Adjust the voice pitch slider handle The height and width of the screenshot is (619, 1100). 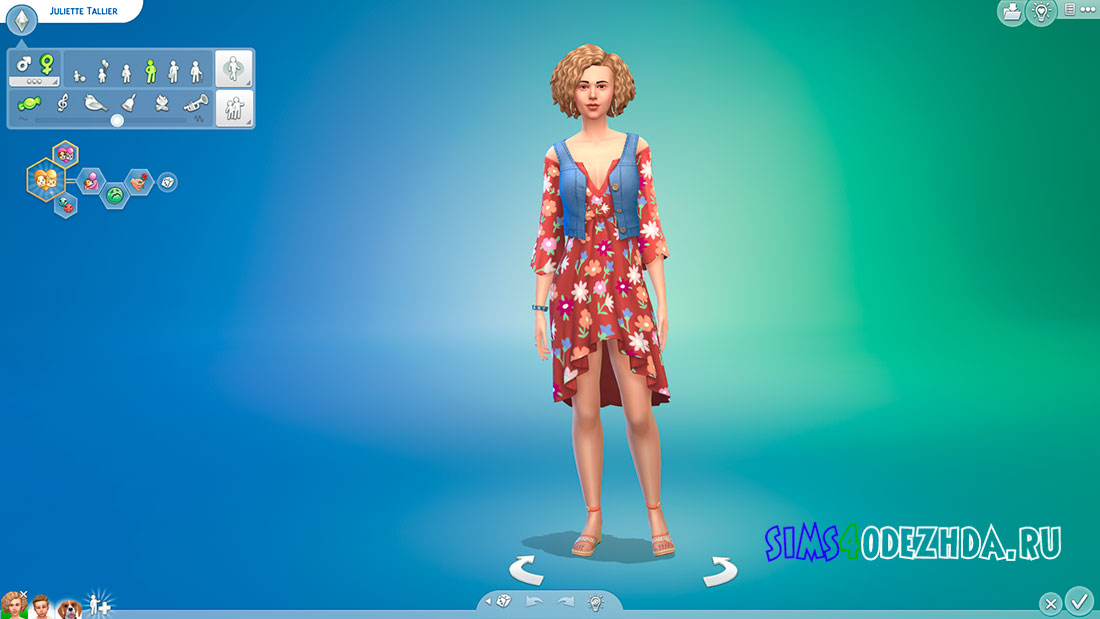117,120
